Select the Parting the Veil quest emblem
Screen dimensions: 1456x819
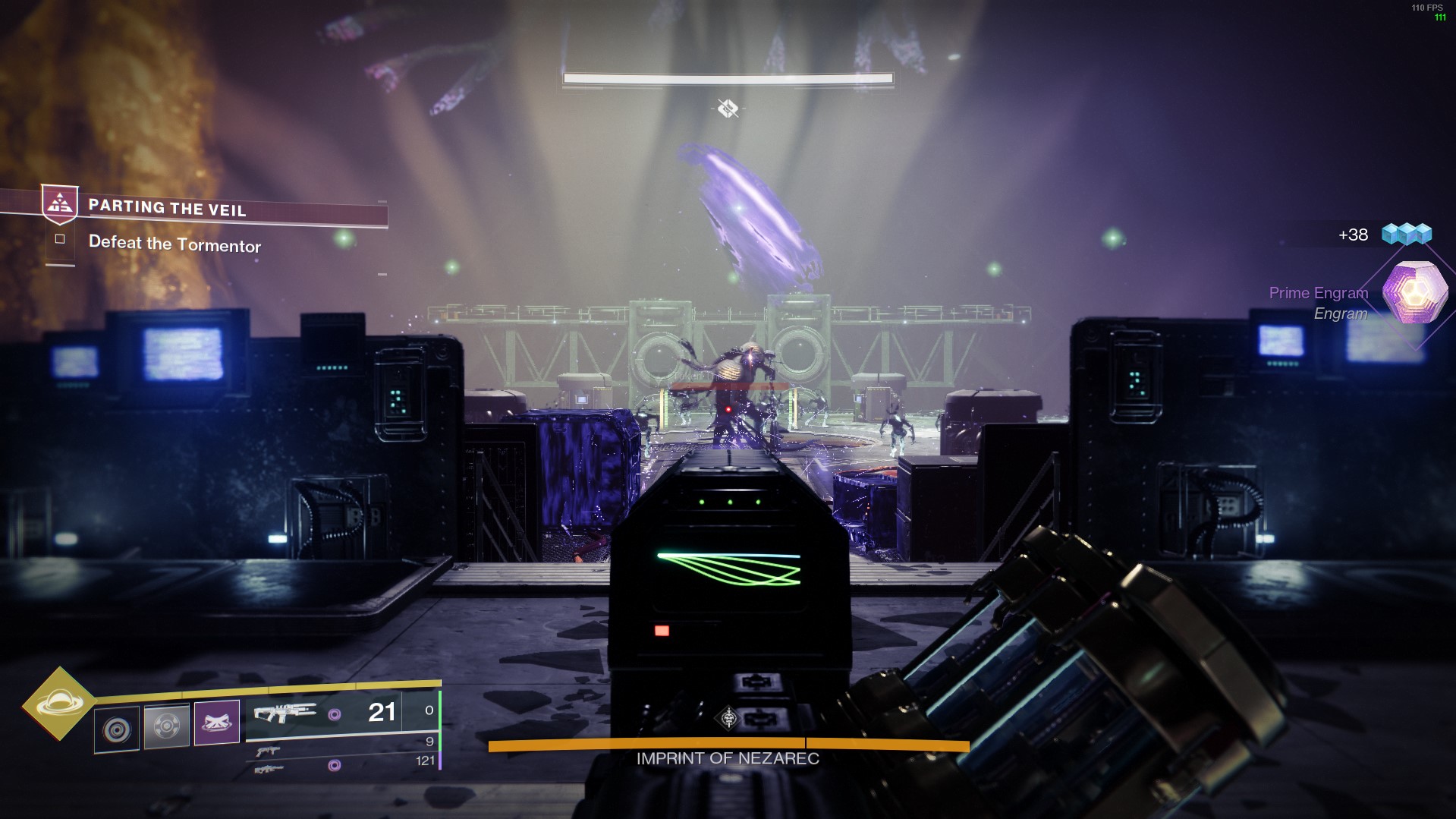click(59, 203)
